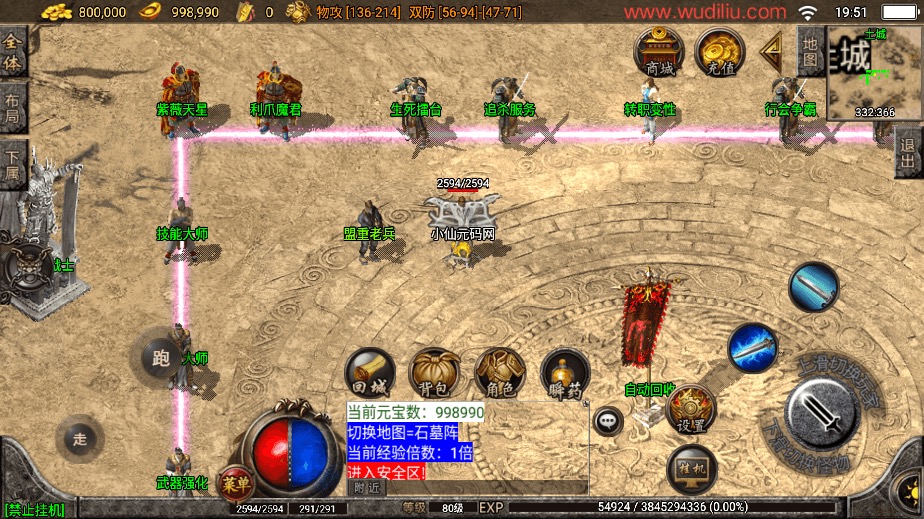Activate 挂机 auto-battle
924x519 pixels.
690,467
